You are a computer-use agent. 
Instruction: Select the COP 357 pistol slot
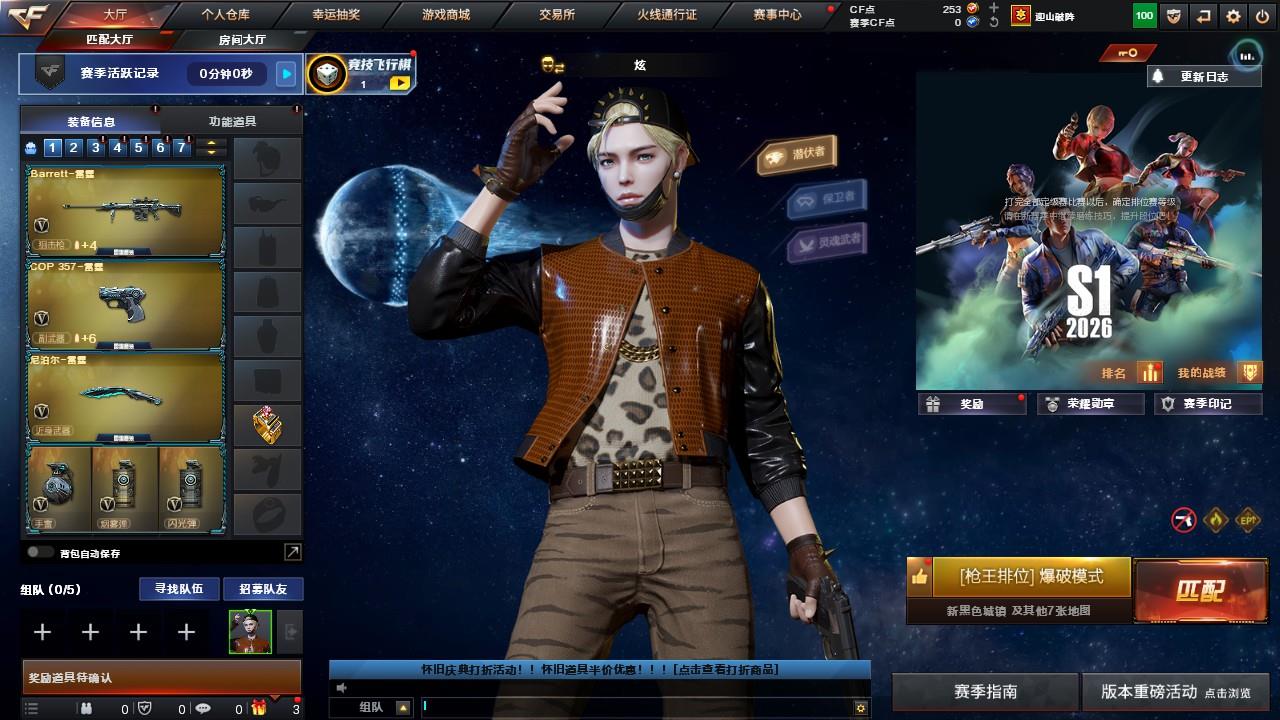tap(125, 305)
